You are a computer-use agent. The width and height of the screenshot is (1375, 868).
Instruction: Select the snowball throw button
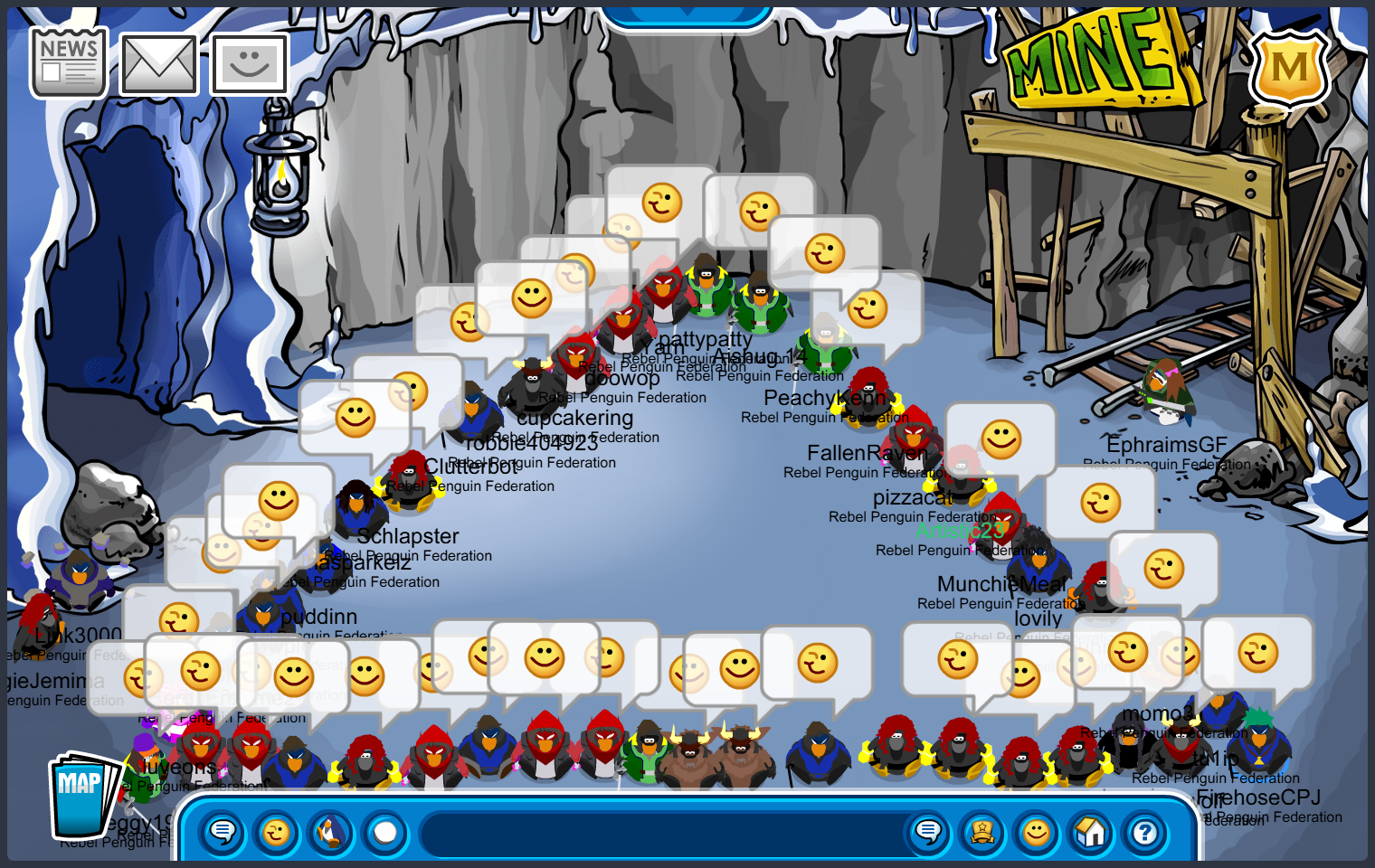(385, 832)
